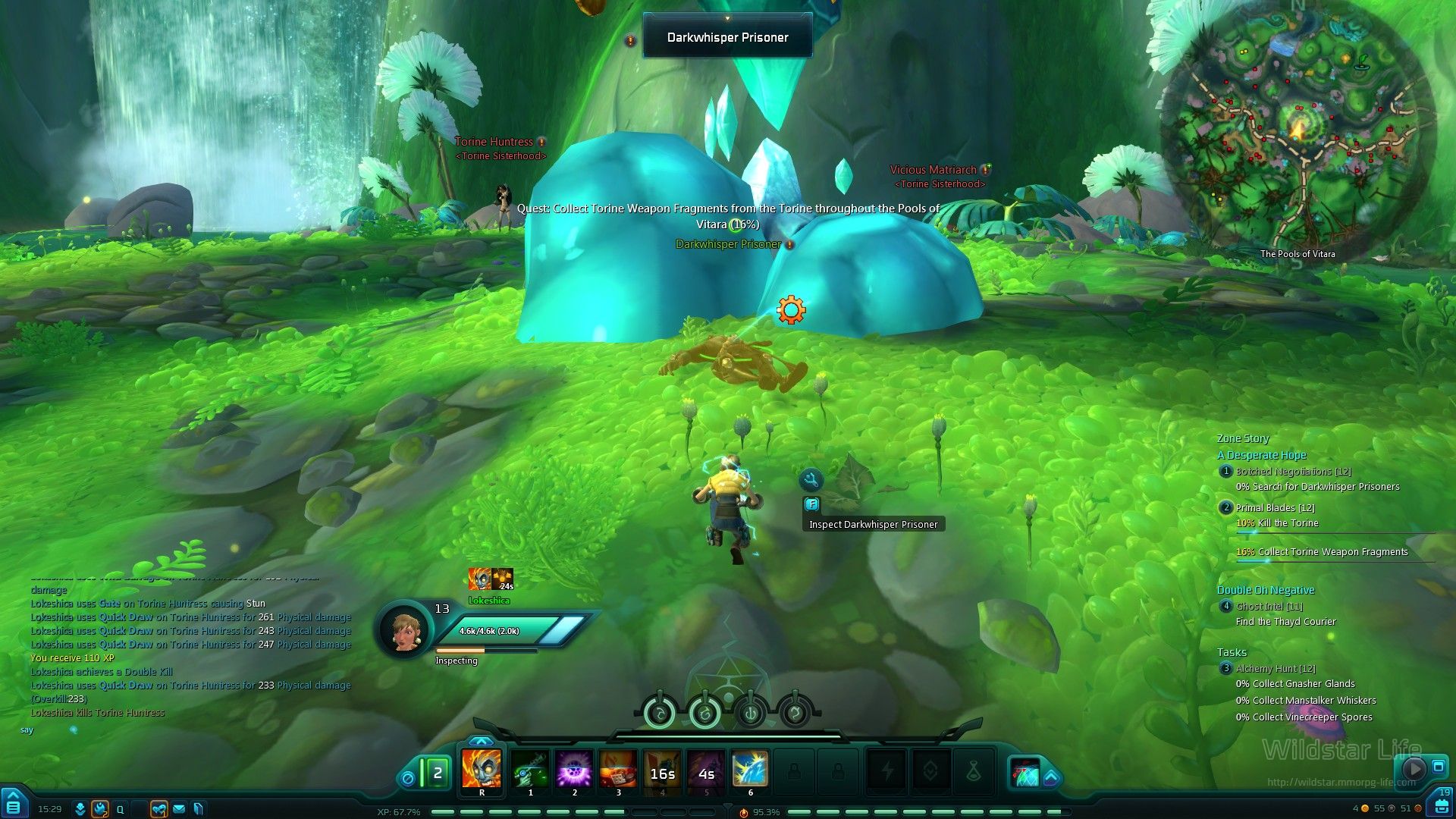Screen dimensions: 1456x819
Task: Open the main menu button in corner
Action: point(13,805)
